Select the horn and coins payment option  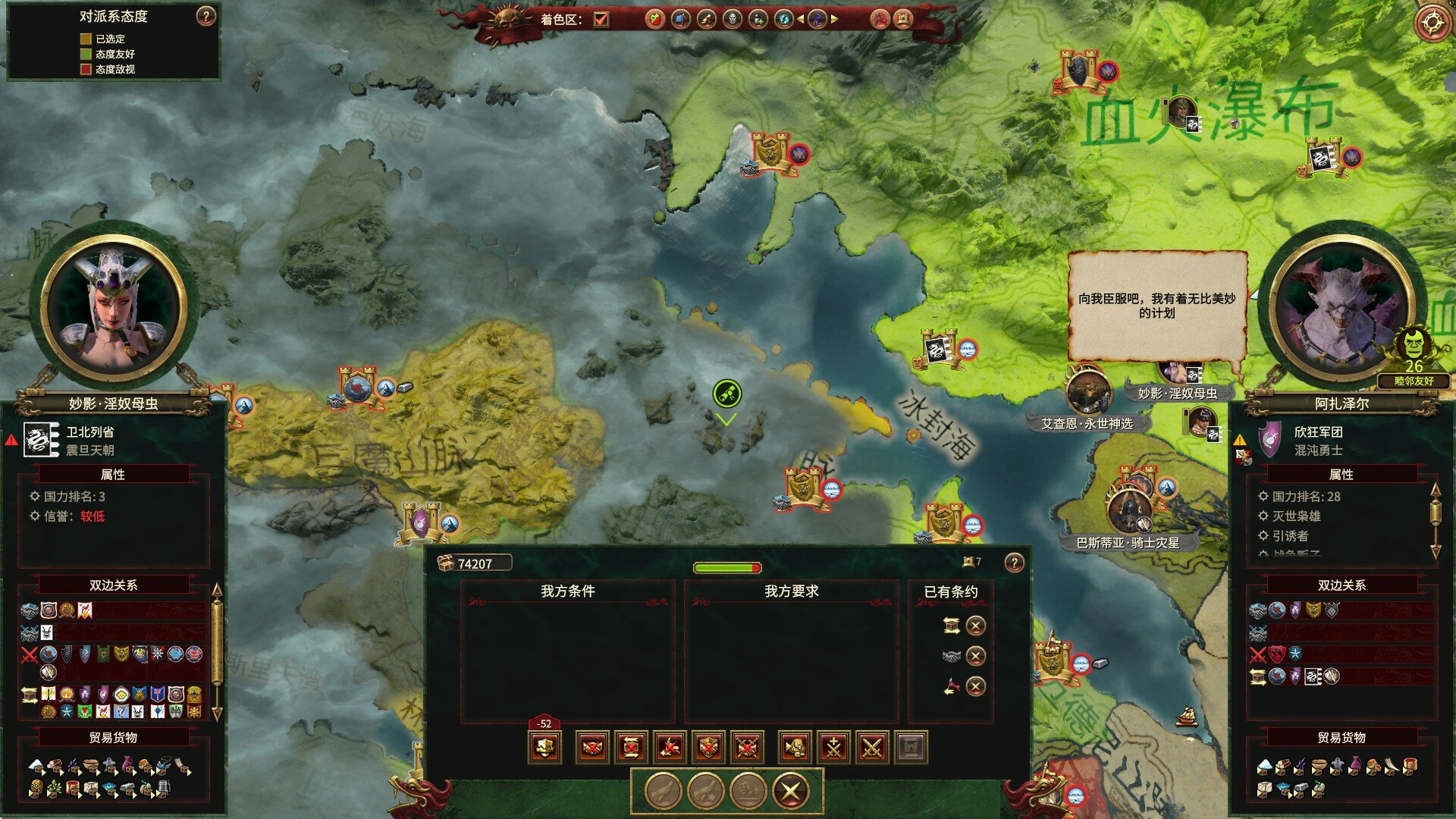pos(795,748)
